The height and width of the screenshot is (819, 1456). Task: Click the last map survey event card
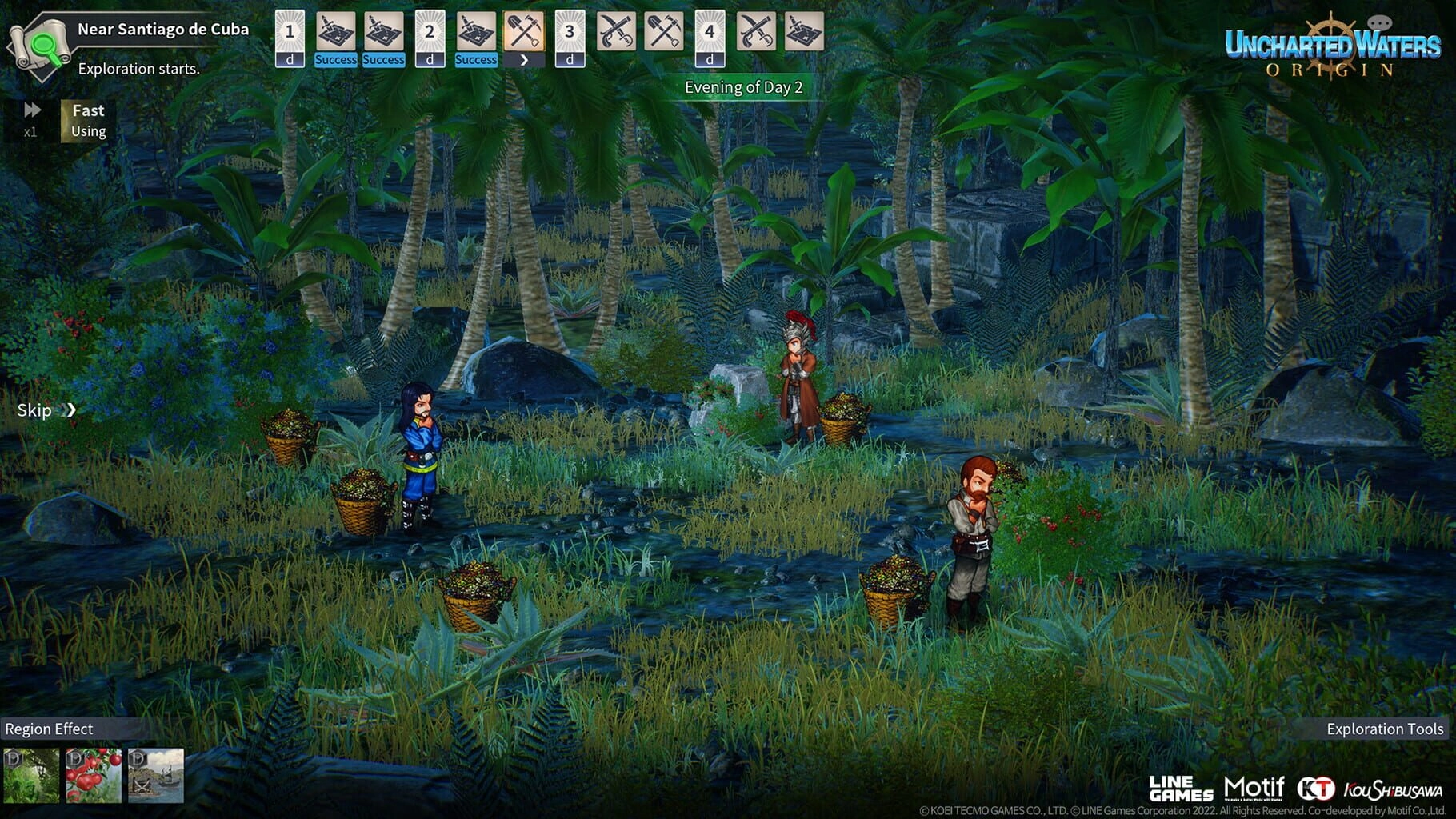[x=804, y=32]
